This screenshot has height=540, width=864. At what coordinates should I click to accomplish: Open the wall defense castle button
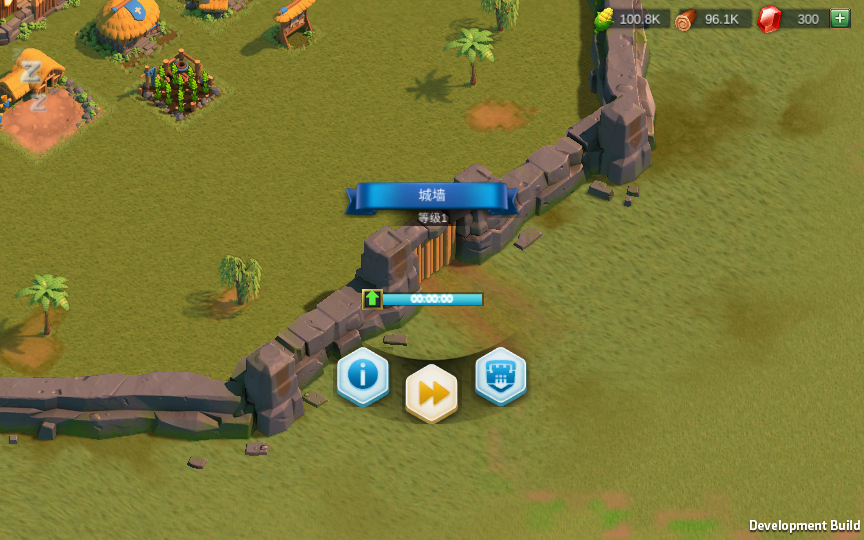pos(500,376)
